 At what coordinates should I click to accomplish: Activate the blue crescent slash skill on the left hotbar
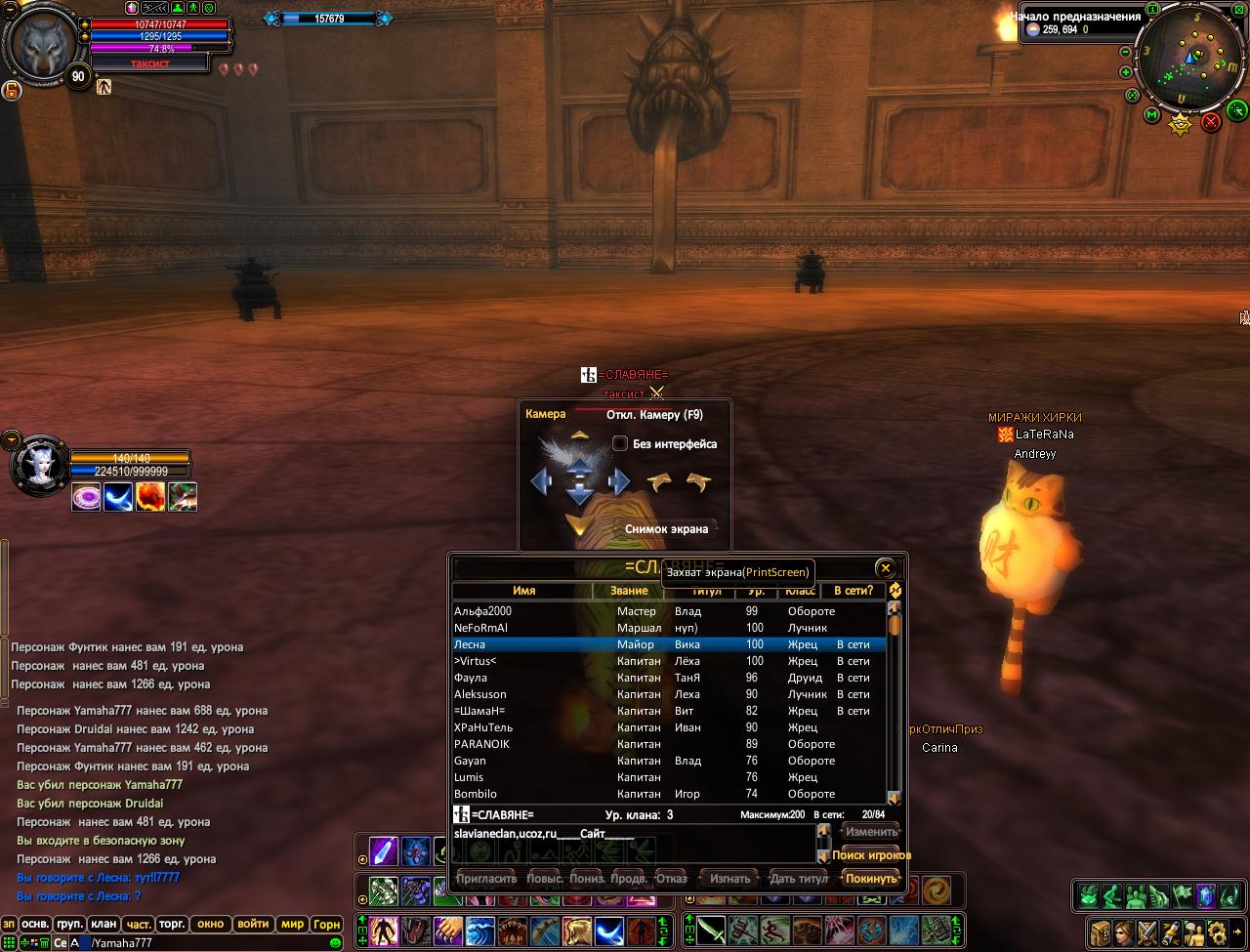pos(610,928)
